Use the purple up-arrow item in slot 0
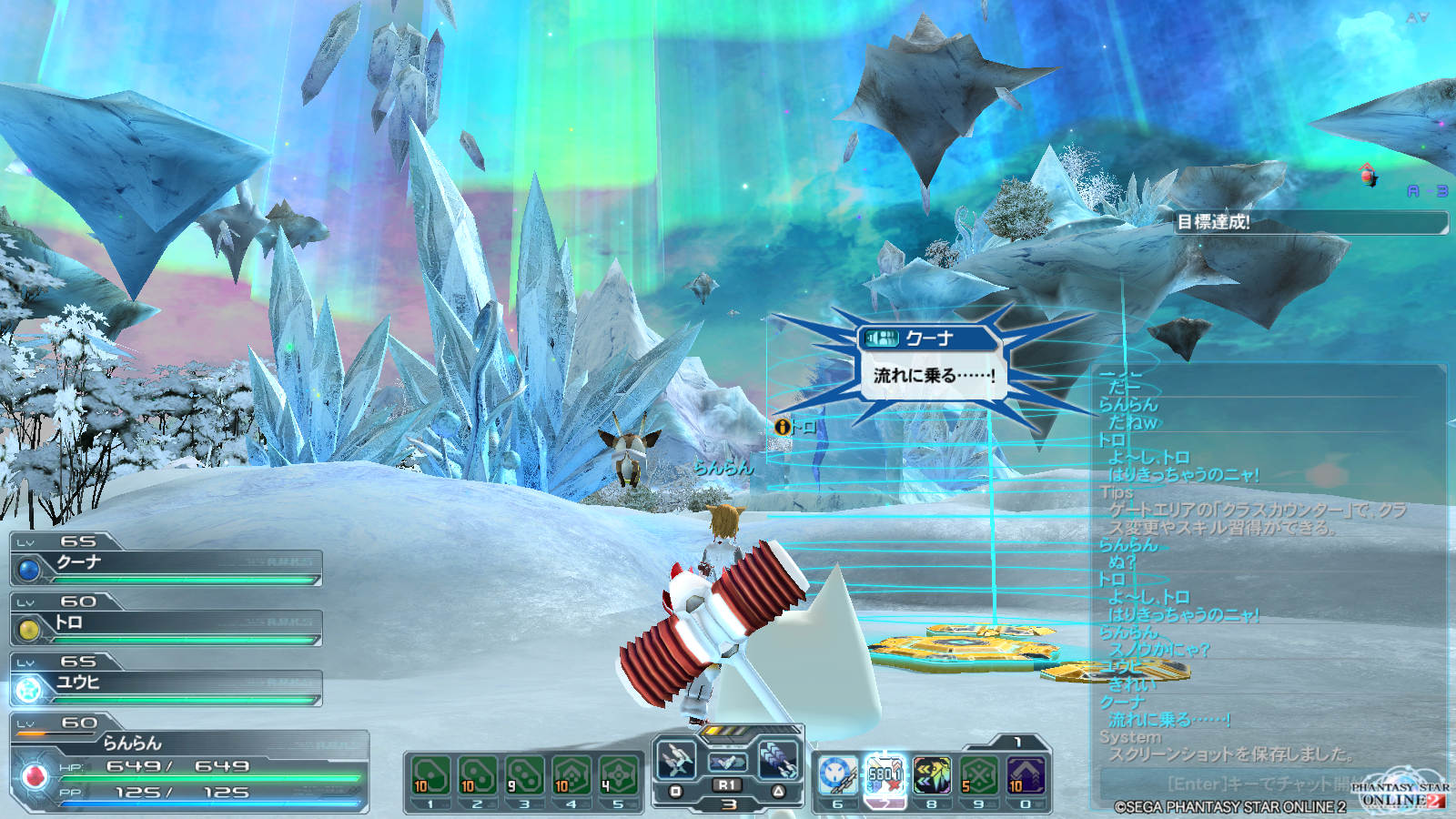 (1026, 775)
